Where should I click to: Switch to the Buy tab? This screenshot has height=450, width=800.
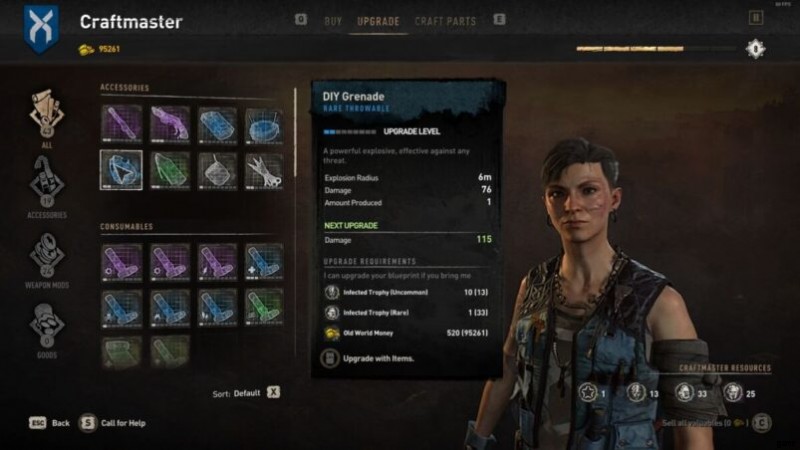coord(333,20)
